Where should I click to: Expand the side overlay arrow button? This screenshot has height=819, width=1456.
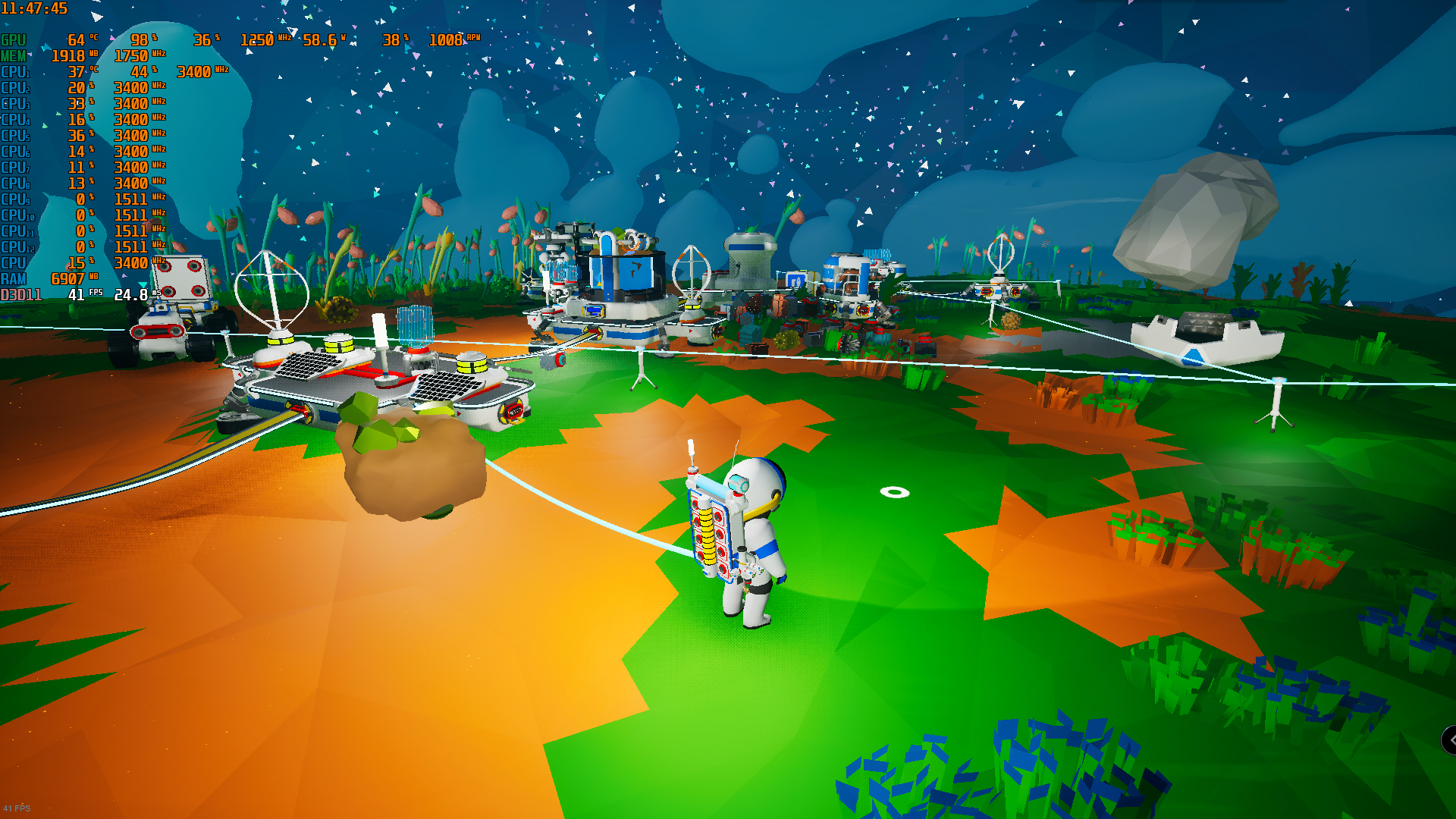tap(1449, 739)
